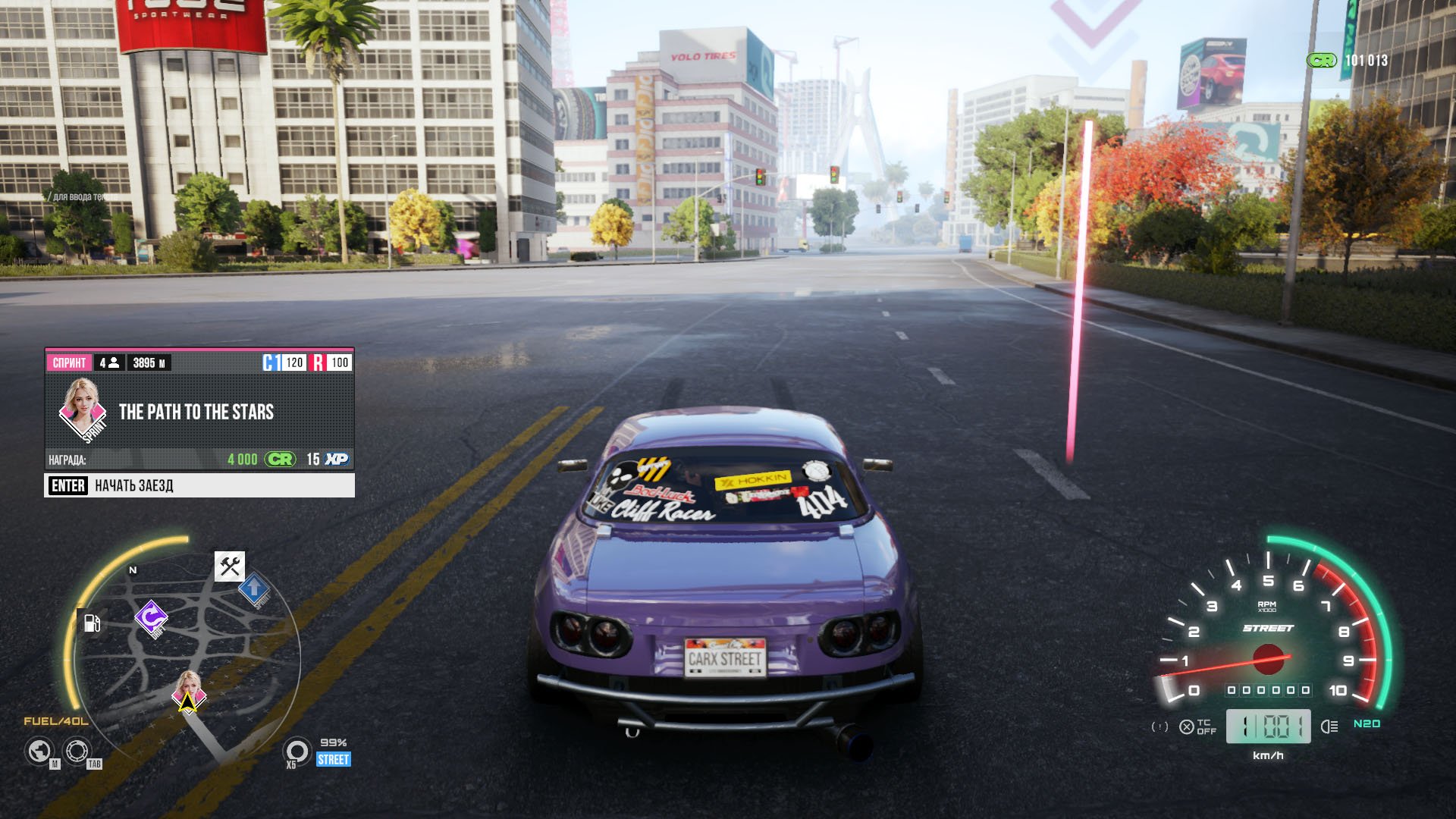Click the N2O nitrous indicator
1456x819 pixels.
click(1367, 724)
